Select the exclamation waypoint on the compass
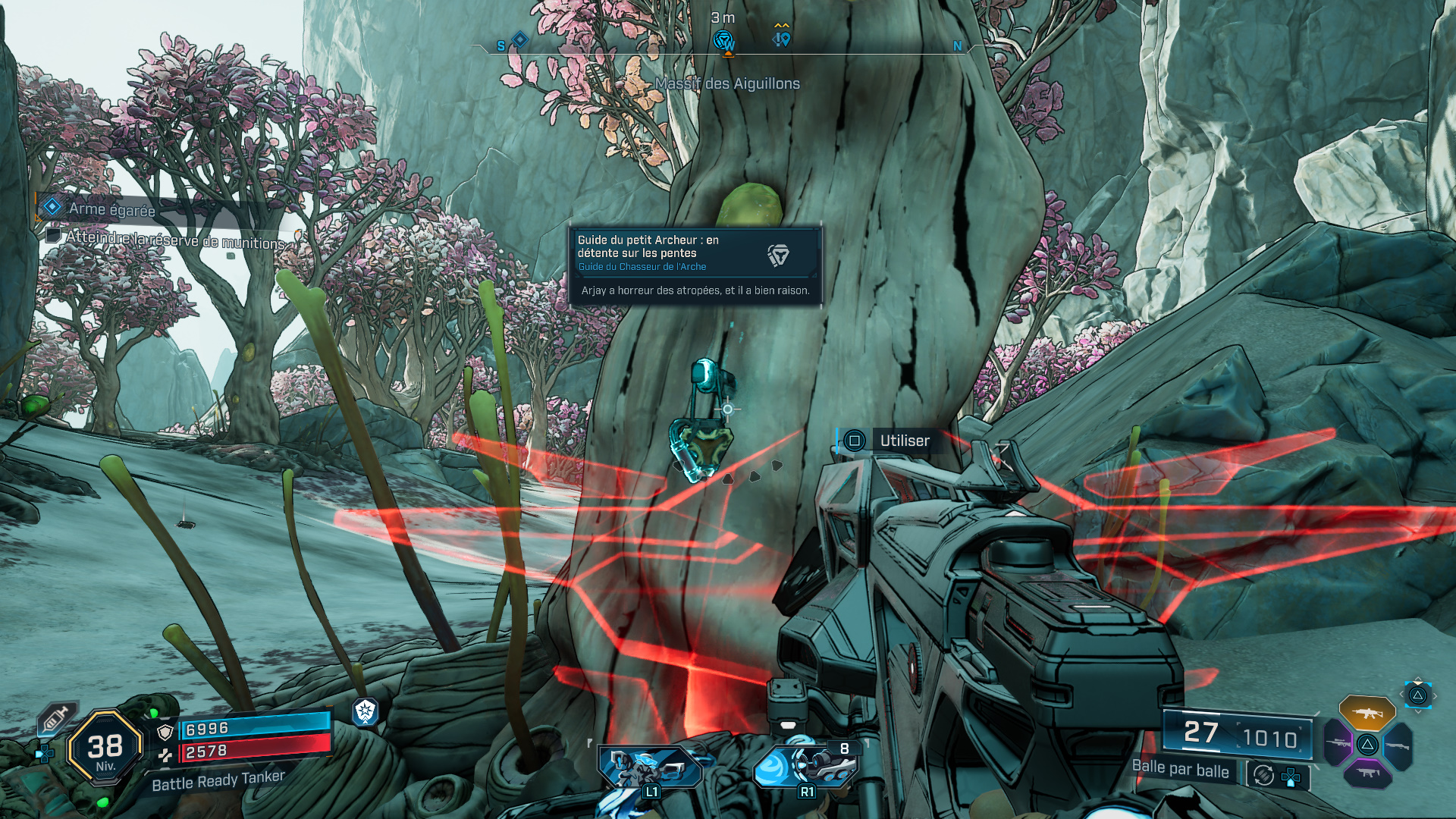The height and width of the screenshot is (819, 1456). click(782, 37)
